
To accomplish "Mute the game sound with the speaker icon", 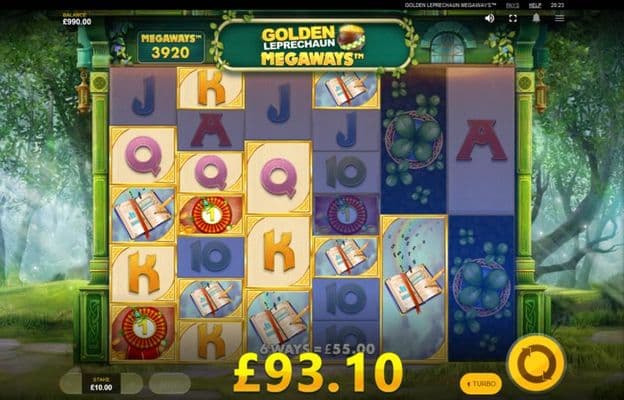I will (x=489, y=18).
